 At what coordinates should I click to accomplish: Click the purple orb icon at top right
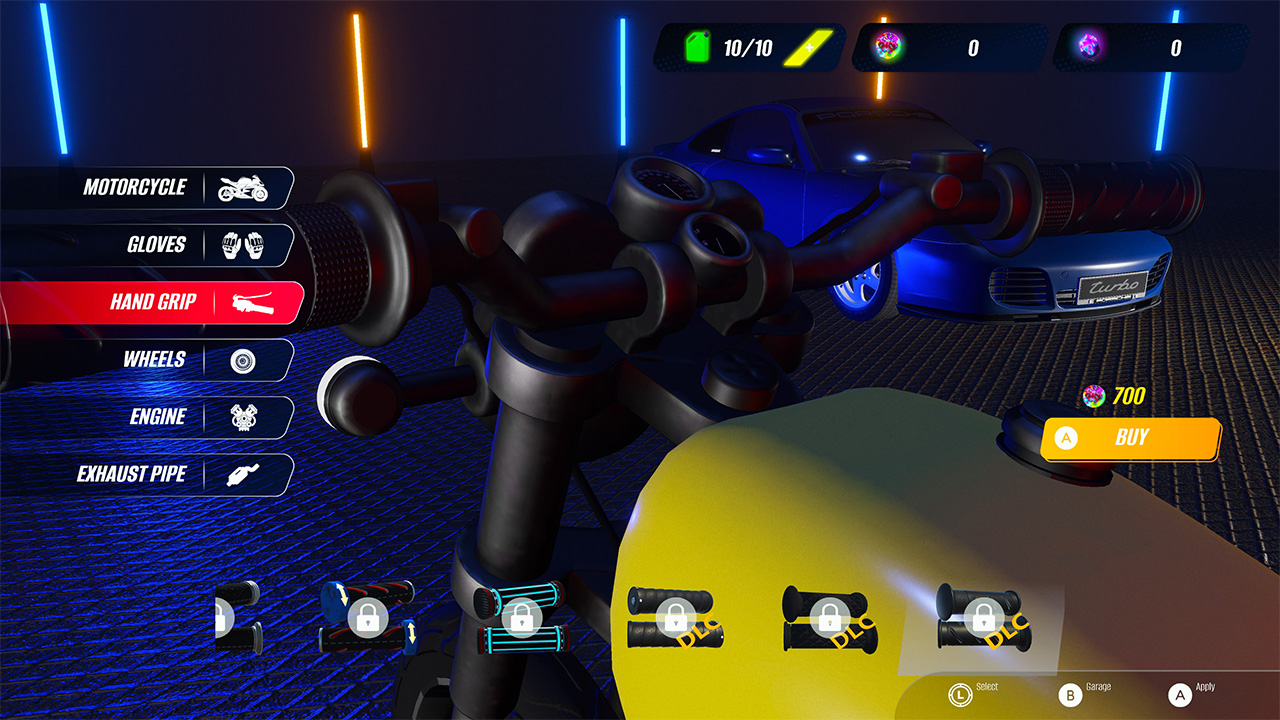(x=1091, y=46)
